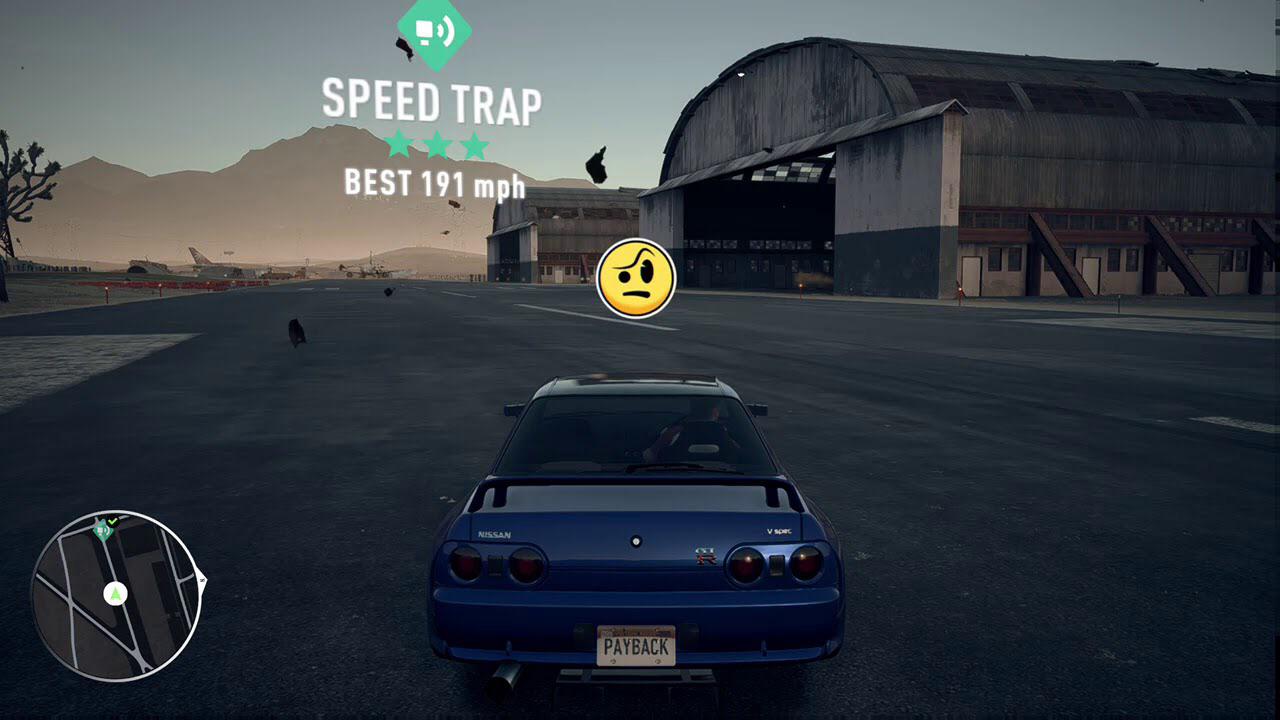
Task: Click the raised-eyebrow emoji overlay
Action: pos(636,279)
